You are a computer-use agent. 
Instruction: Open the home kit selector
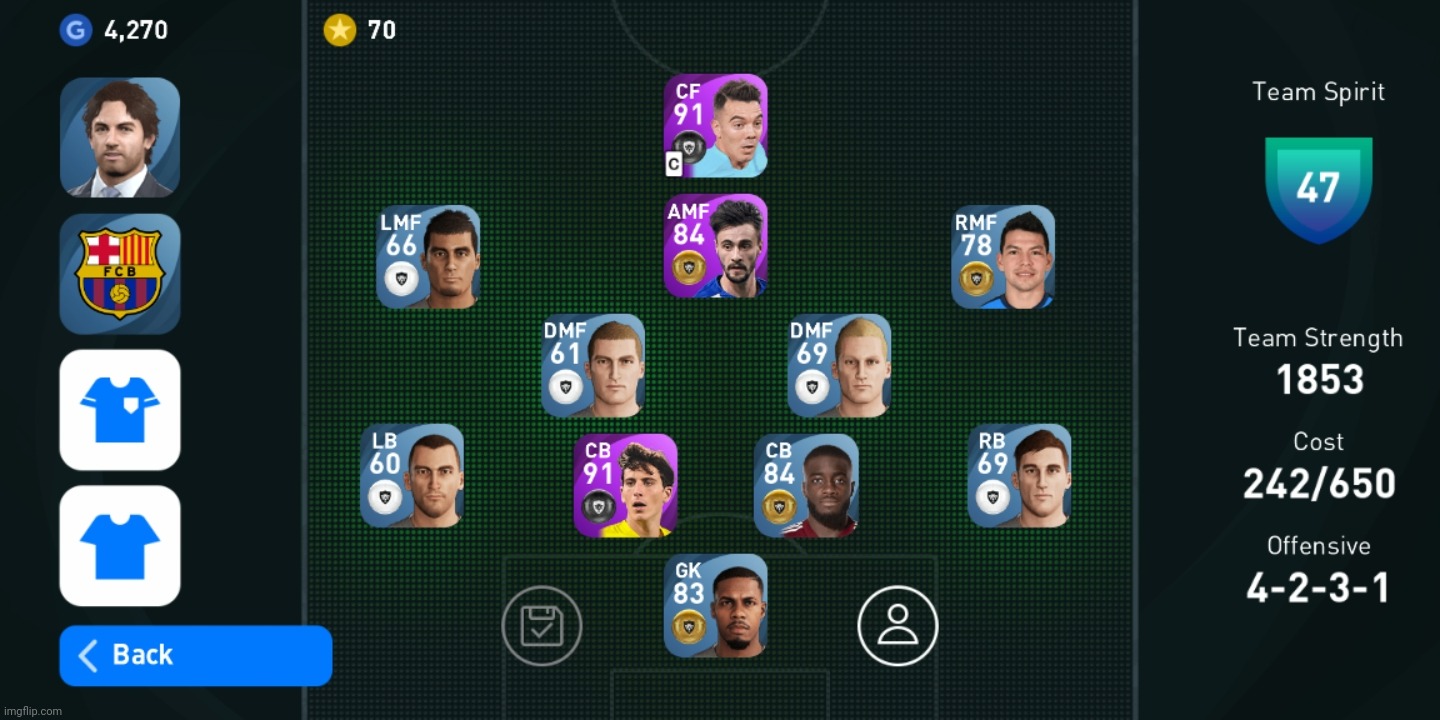click(120, 409)
